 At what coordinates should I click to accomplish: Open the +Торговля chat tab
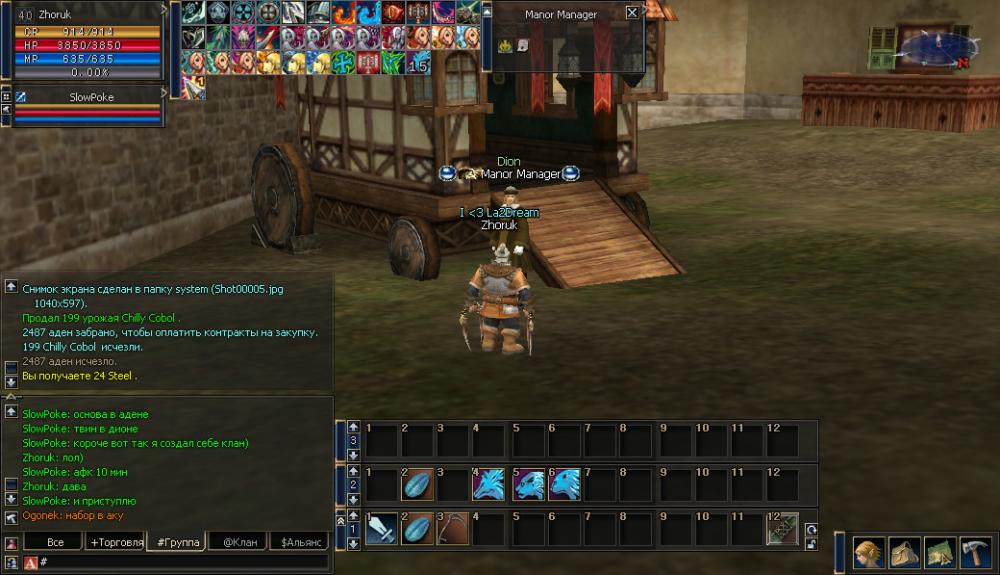pyautogui.click(x=115, y=542)
